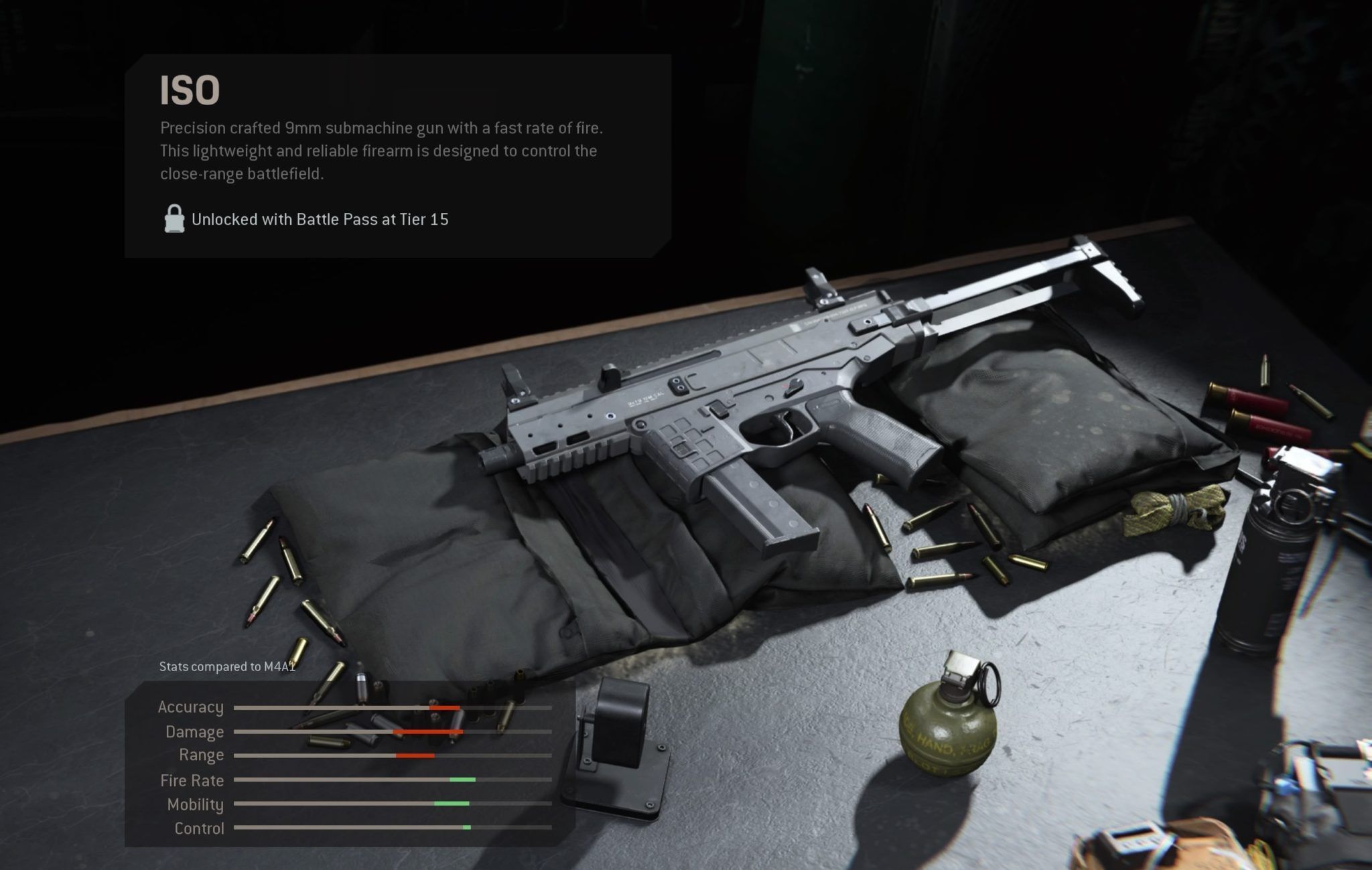Select the ISO weapon title
This screenshot has height=870, width=1372.
coord(189,89)
